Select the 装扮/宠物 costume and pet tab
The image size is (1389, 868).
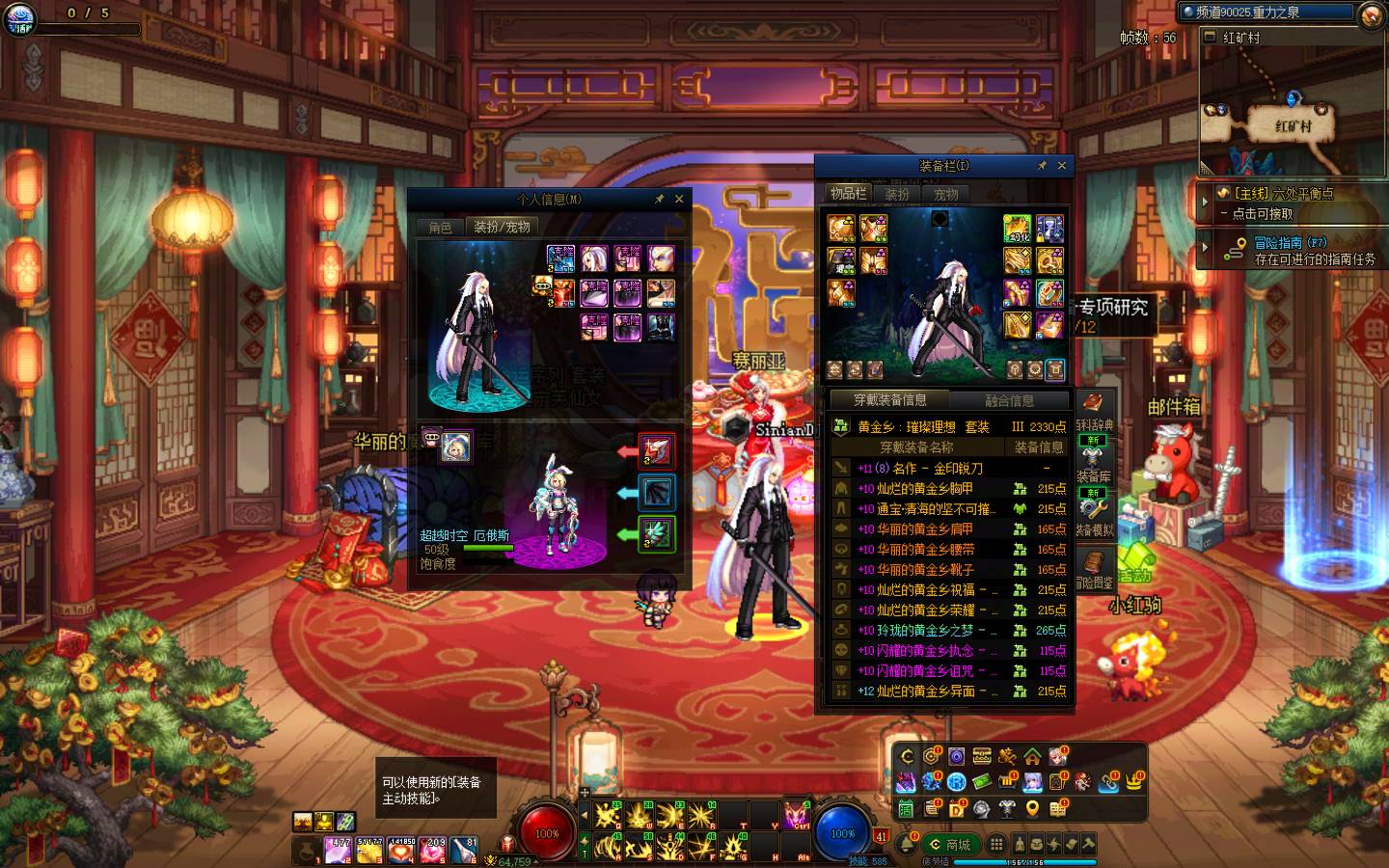[x=502, y=228]
